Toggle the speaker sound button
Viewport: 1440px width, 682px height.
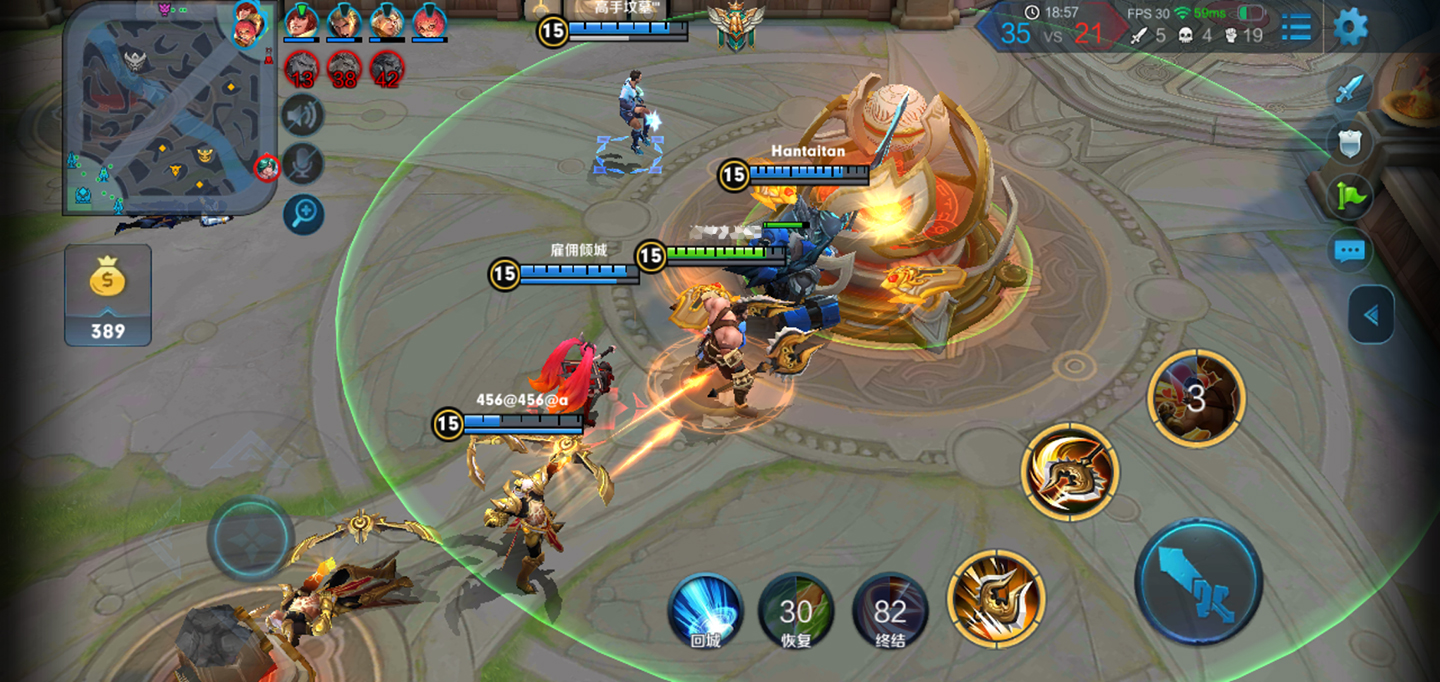tap(302, 115)
